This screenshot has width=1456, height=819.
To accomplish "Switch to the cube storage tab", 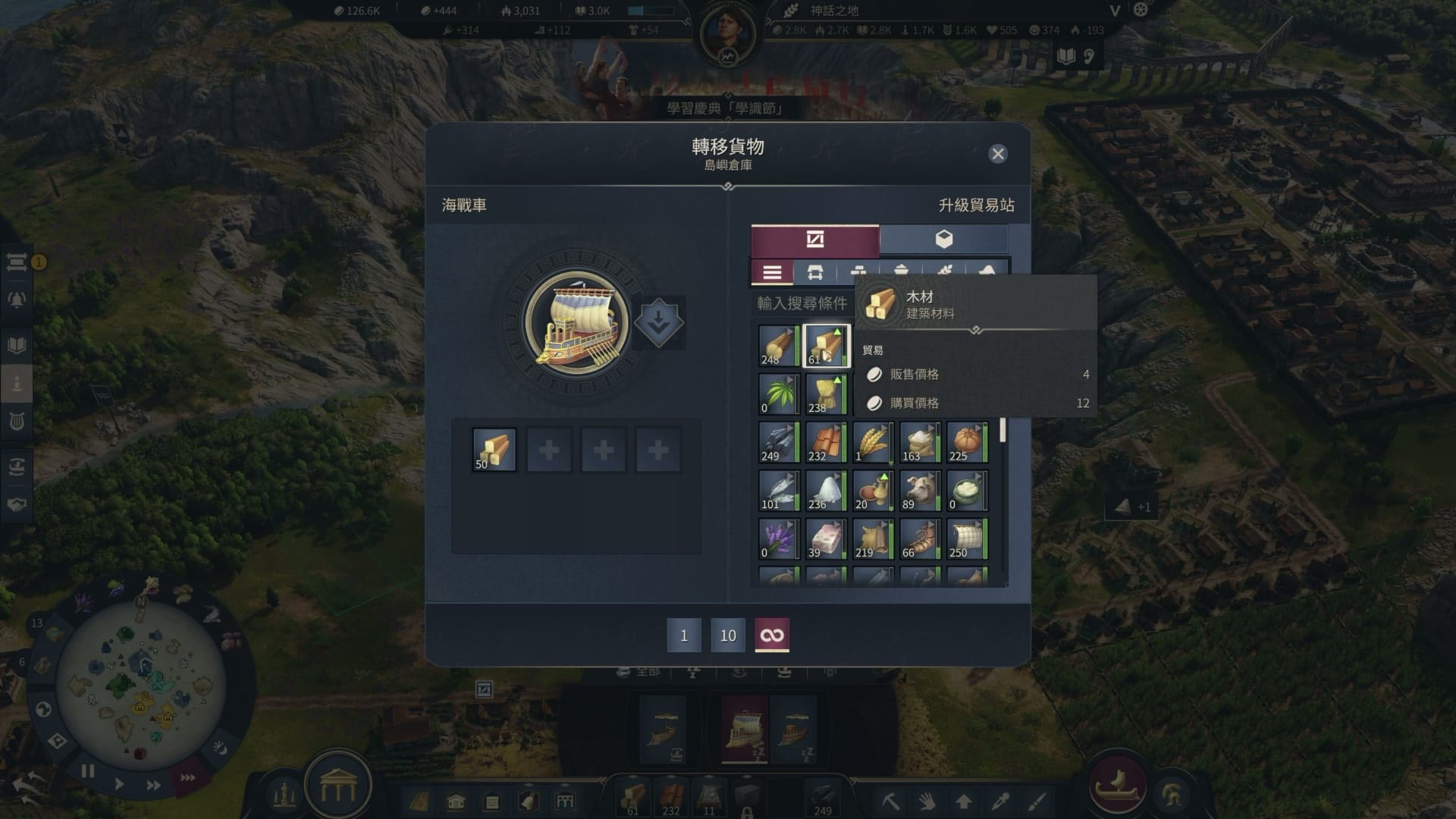I will click(943, 240).
